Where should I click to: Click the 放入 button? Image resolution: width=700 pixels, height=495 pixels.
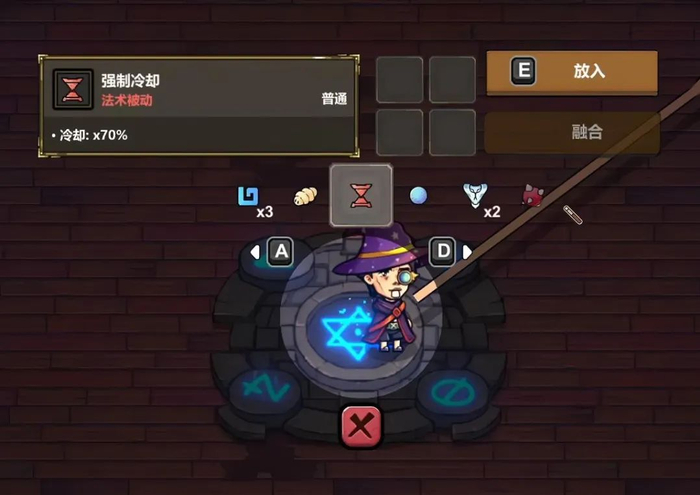click(x=571, y=72)
